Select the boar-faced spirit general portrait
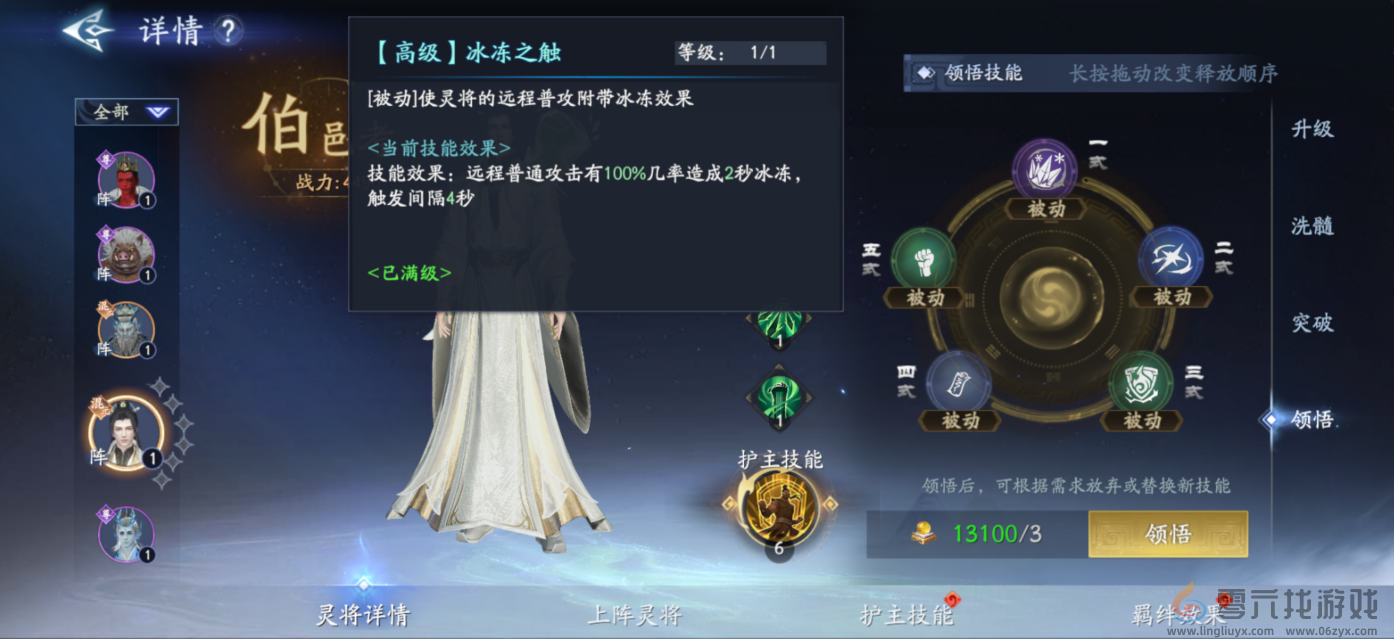 coord(126,255)
